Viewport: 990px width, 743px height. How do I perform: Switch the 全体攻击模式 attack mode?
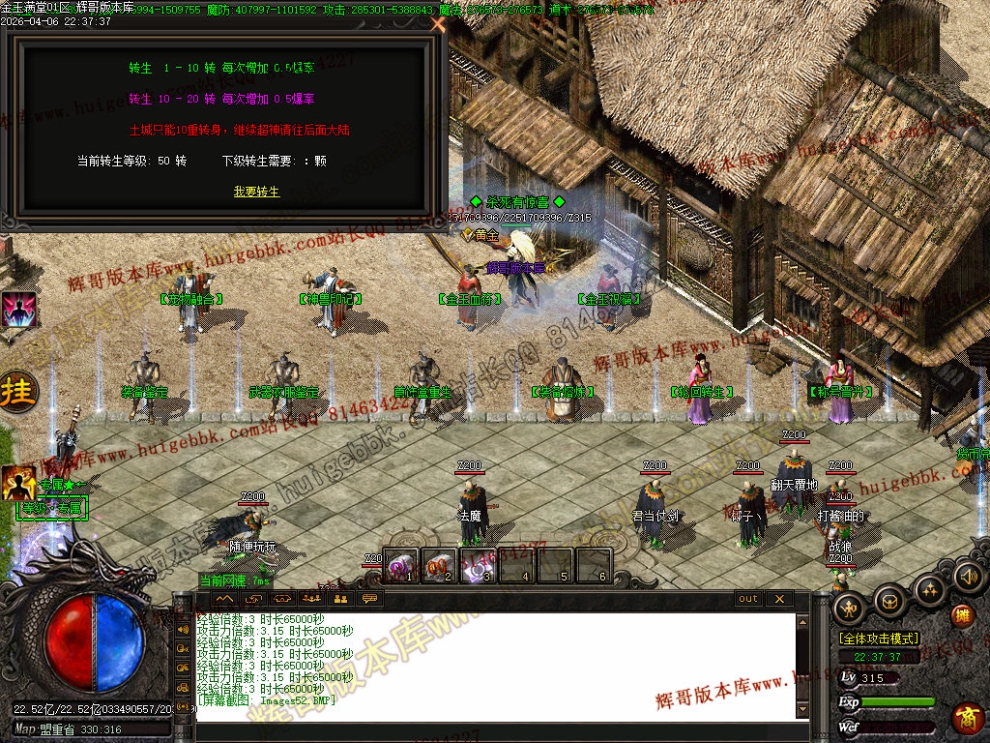coord(879,638)
